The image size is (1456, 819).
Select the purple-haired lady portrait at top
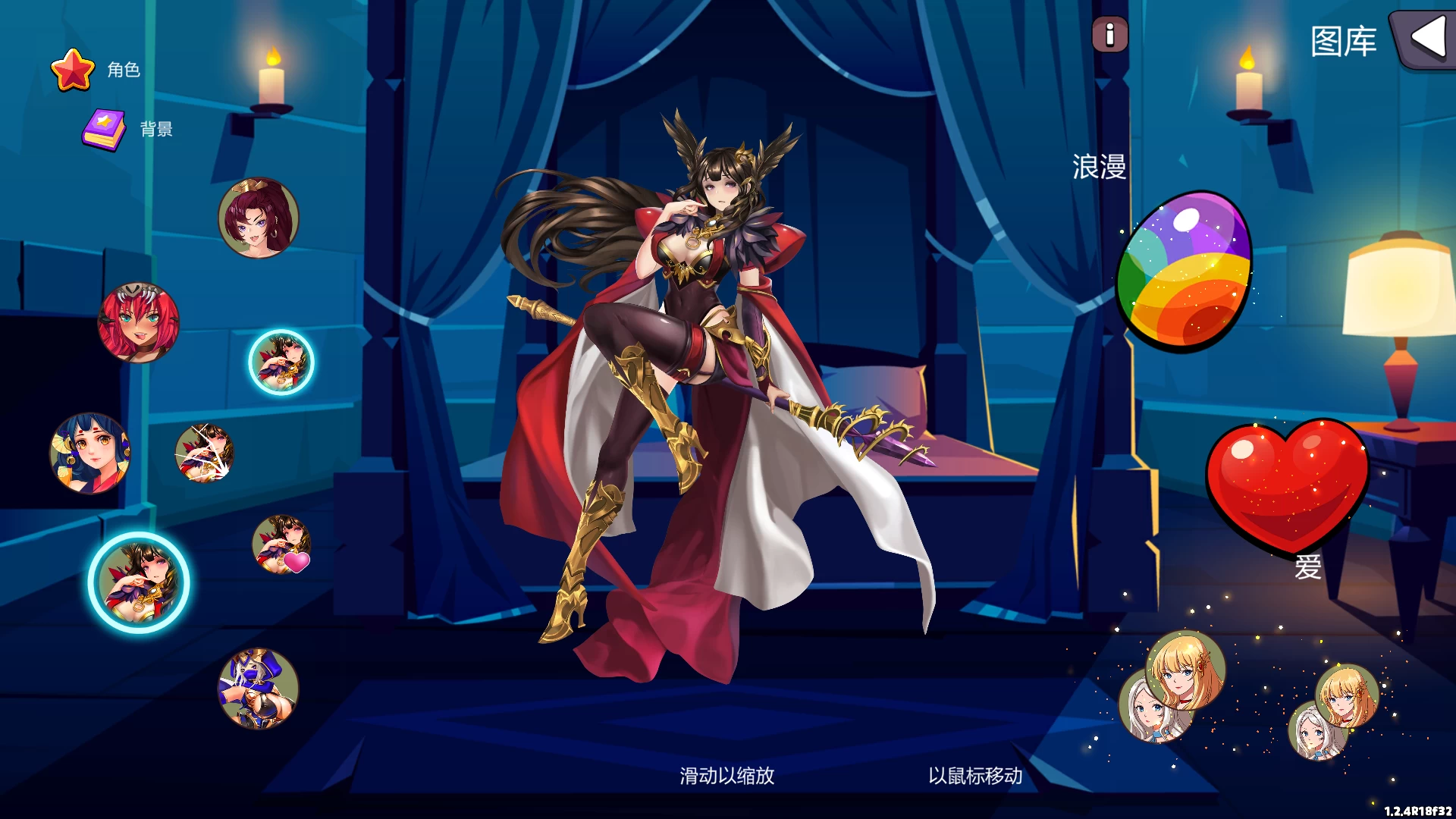tap(258, 218)
